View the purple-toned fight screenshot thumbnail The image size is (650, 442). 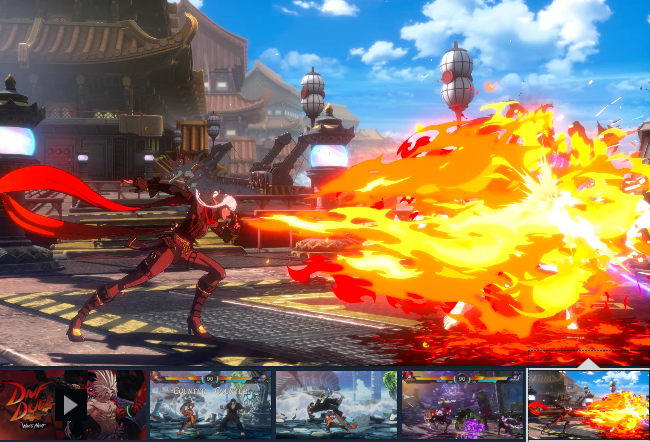click(462, 405)
